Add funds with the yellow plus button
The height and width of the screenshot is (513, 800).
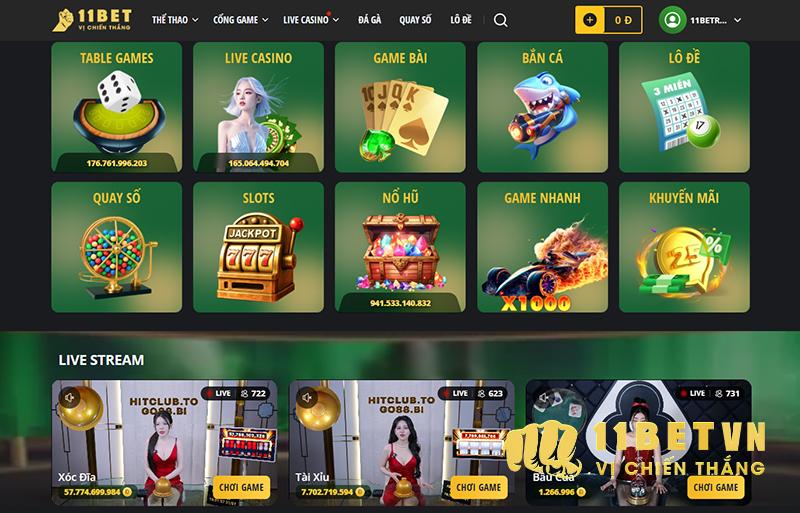point(590,20)
